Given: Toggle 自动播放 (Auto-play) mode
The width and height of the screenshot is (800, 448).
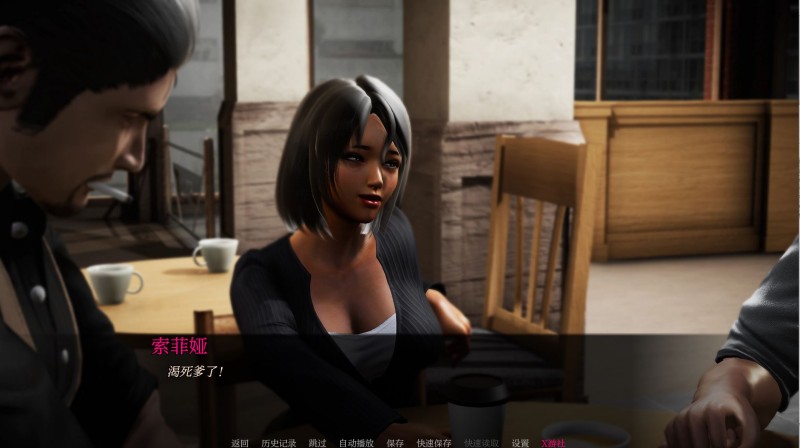Looking at the screenshot, I should coord(356,442).
